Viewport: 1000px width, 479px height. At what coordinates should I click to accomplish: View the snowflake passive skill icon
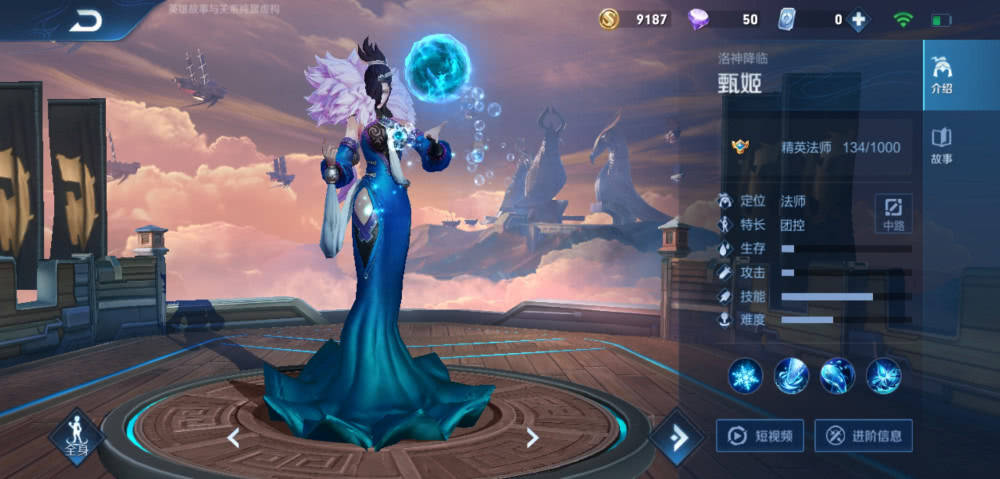(745, 375)
